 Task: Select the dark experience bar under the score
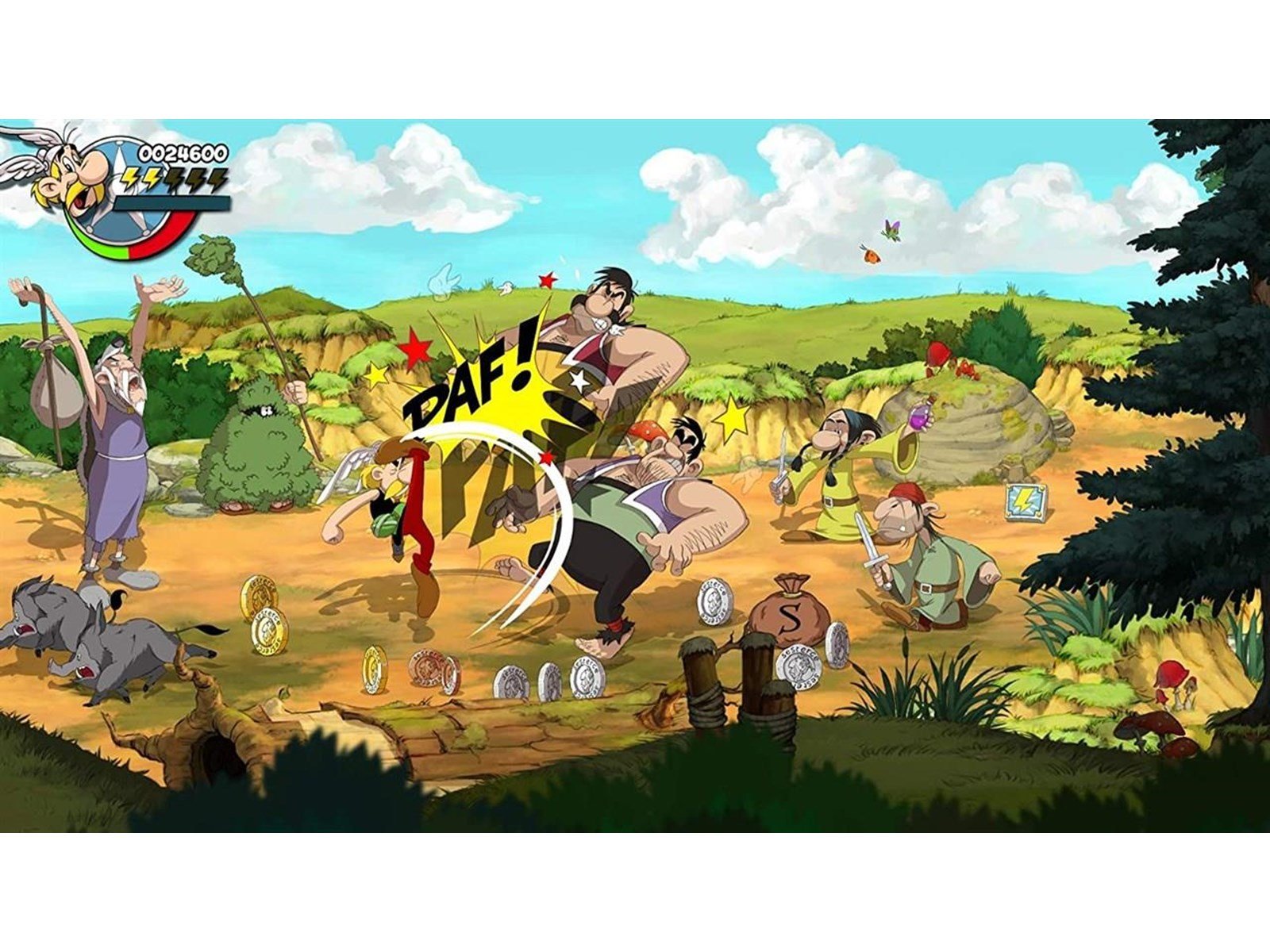(171, 203)
